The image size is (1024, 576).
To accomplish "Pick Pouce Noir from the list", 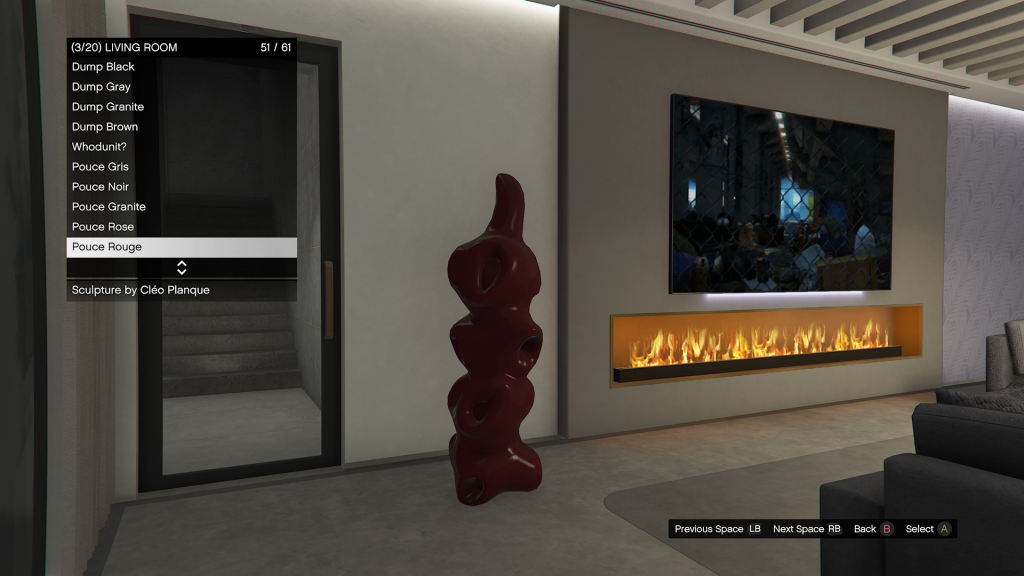I will click(x=101, y=187).
